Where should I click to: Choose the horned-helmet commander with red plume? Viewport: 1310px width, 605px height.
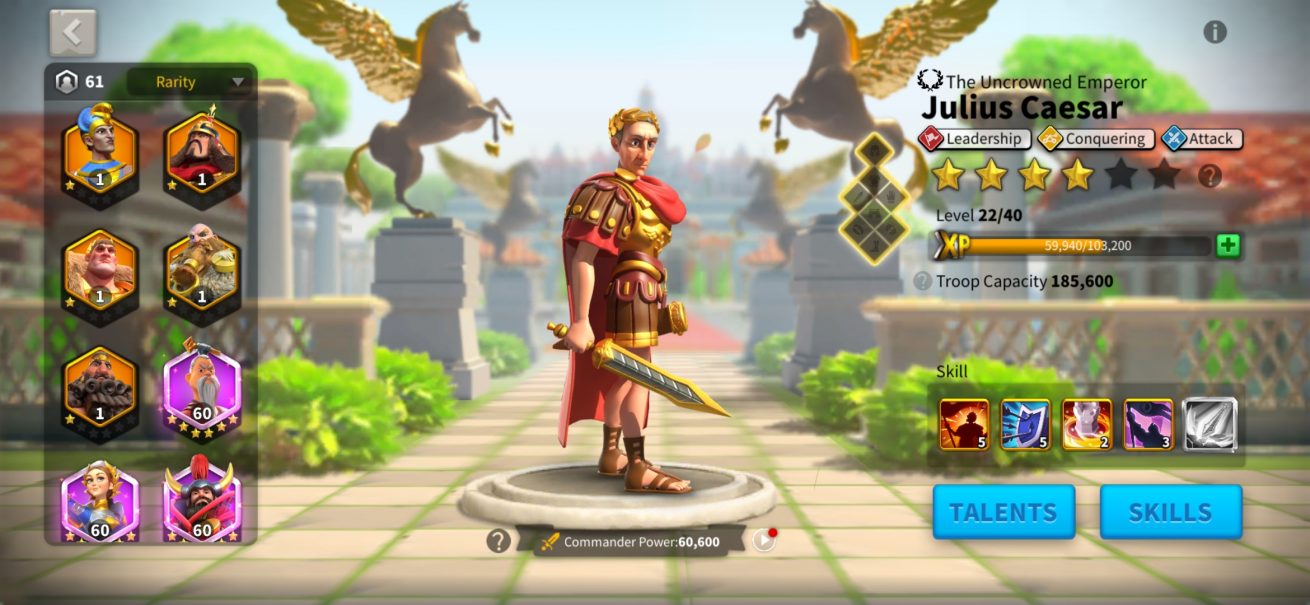point(202,500)
